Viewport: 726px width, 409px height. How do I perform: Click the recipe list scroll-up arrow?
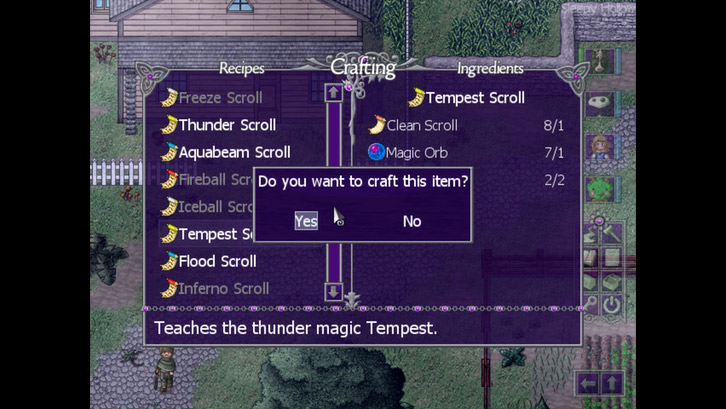(x=334, y=93)
